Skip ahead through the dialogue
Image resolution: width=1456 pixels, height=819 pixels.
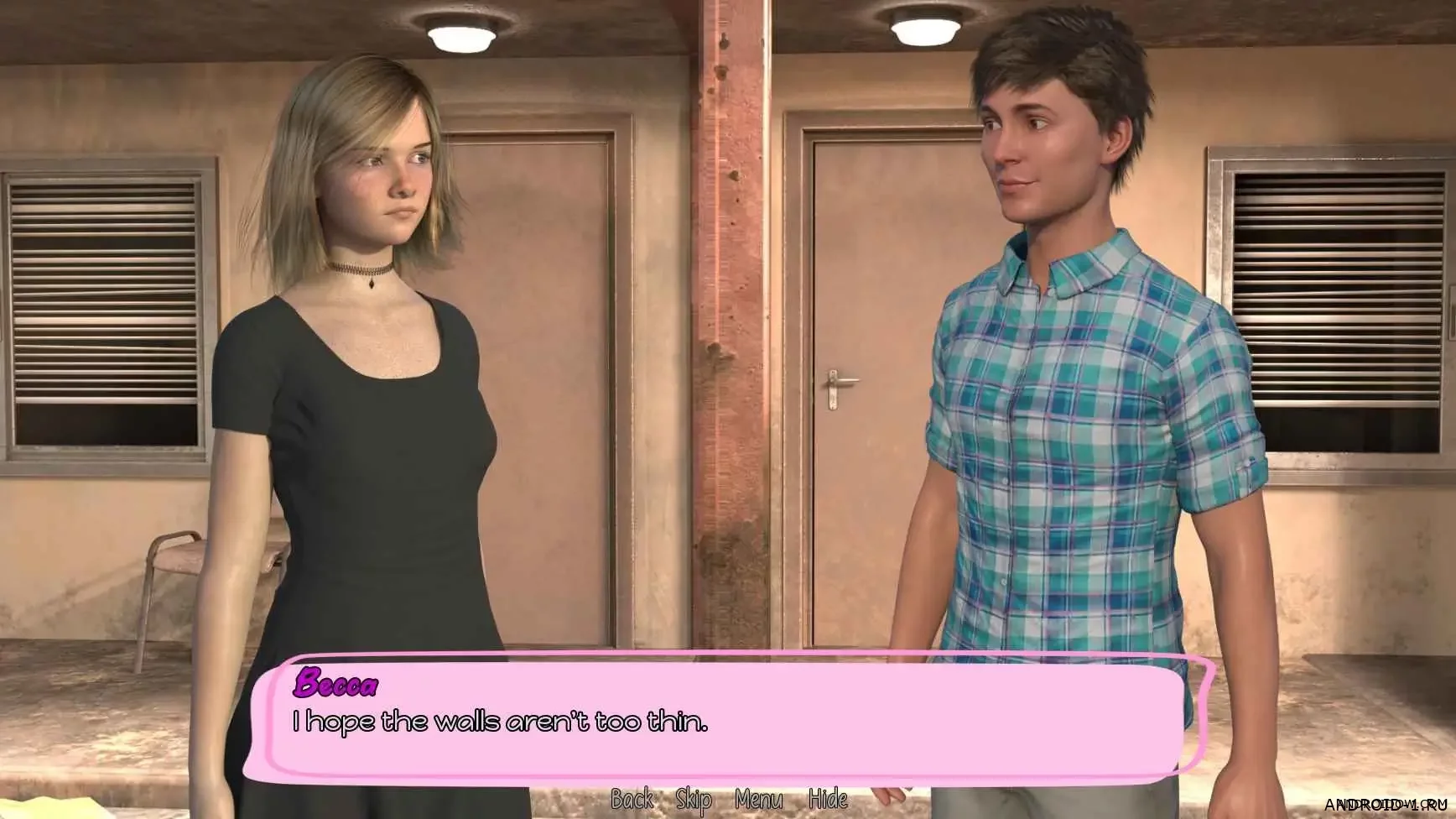tap(694, 800)
